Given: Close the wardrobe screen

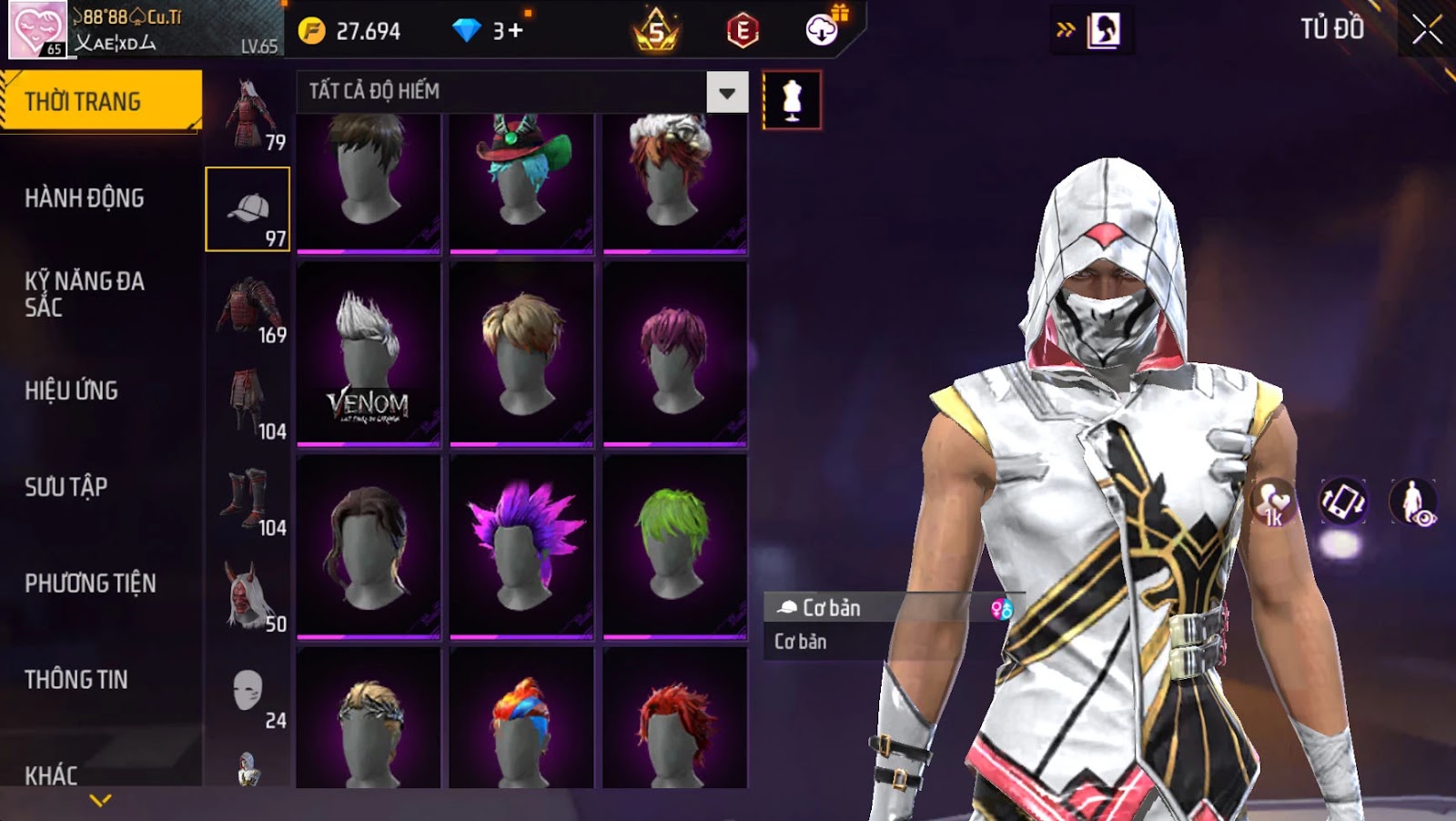Looking at the screenshot, I should pos(1426,30).
